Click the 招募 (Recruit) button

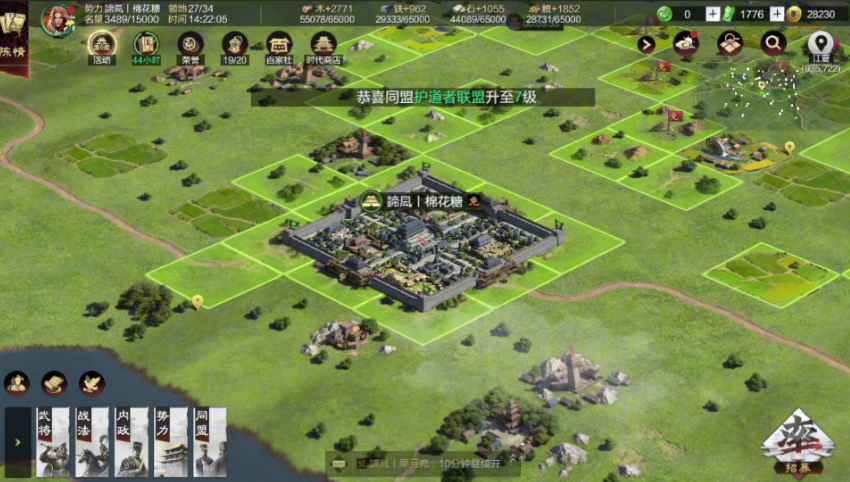pyautogui.click(x=798, y=441)
